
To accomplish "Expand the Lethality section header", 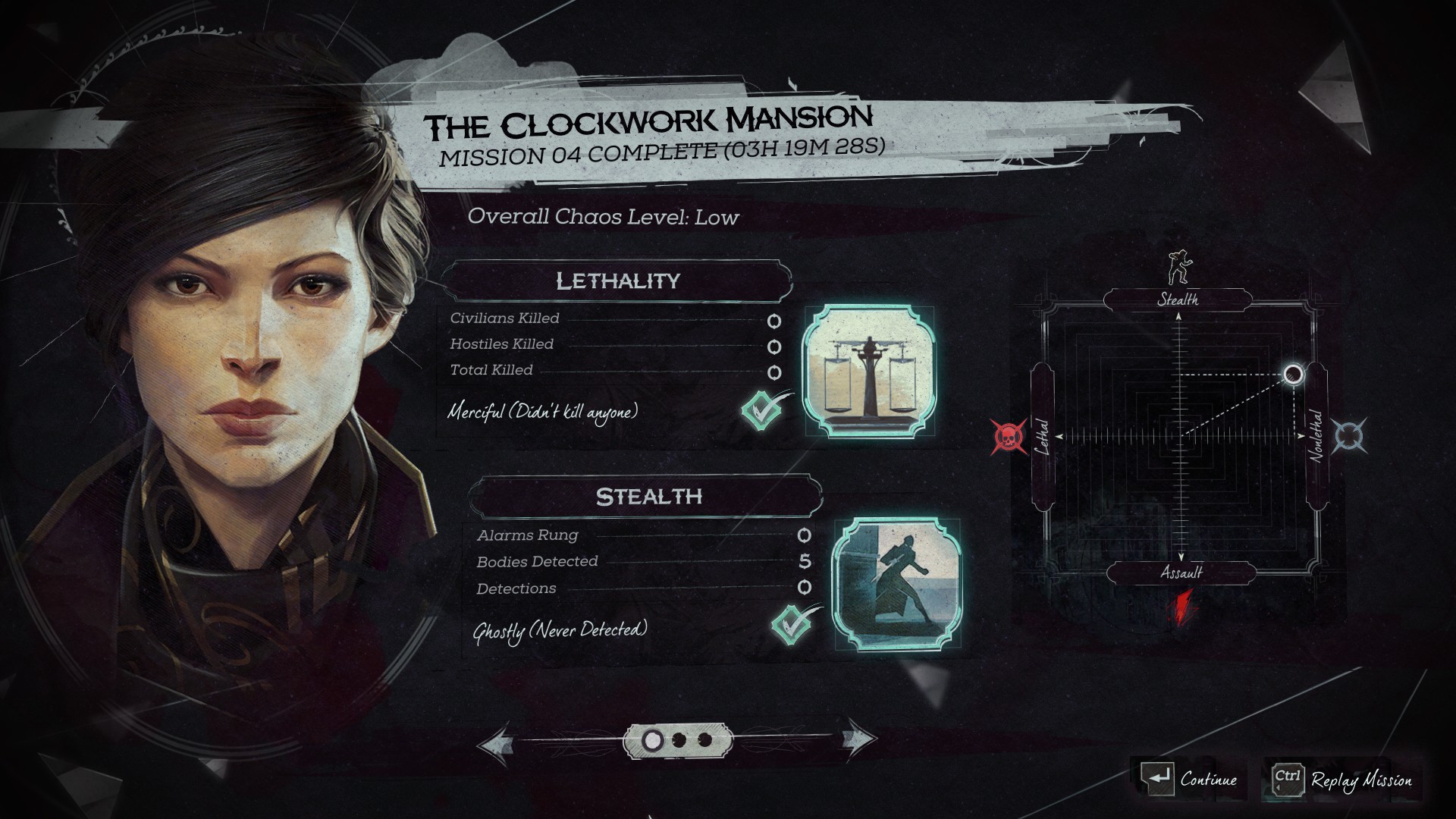I will [x=618, y=279].
